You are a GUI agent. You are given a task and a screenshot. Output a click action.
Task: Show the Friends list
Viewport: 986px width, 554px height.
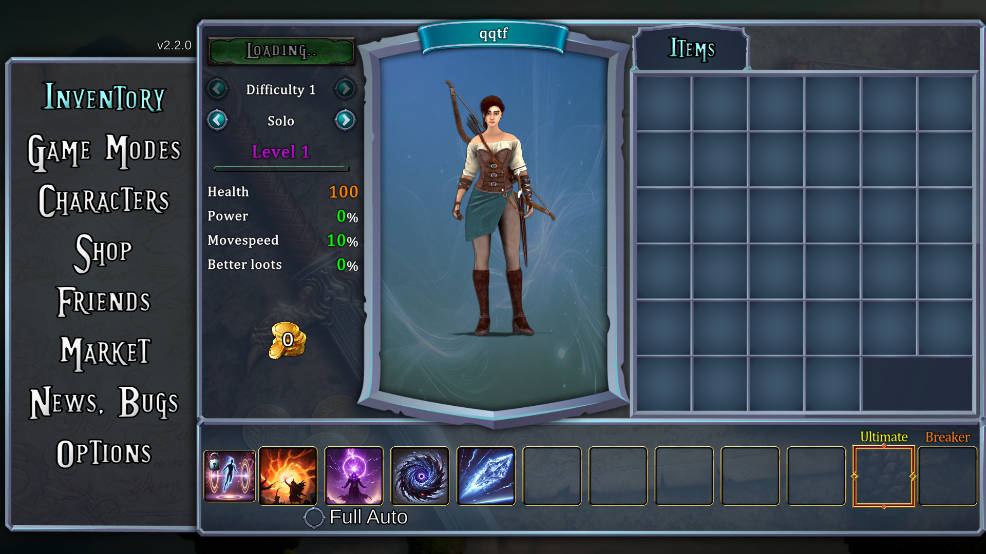point(104,301)
